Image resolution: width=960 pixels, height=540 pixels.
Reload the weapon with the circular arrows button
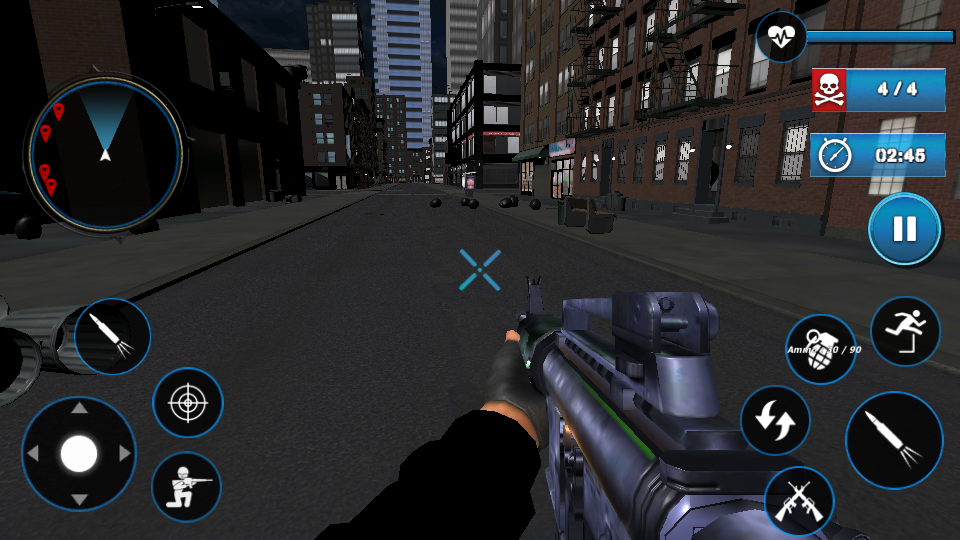click(775, 420)
